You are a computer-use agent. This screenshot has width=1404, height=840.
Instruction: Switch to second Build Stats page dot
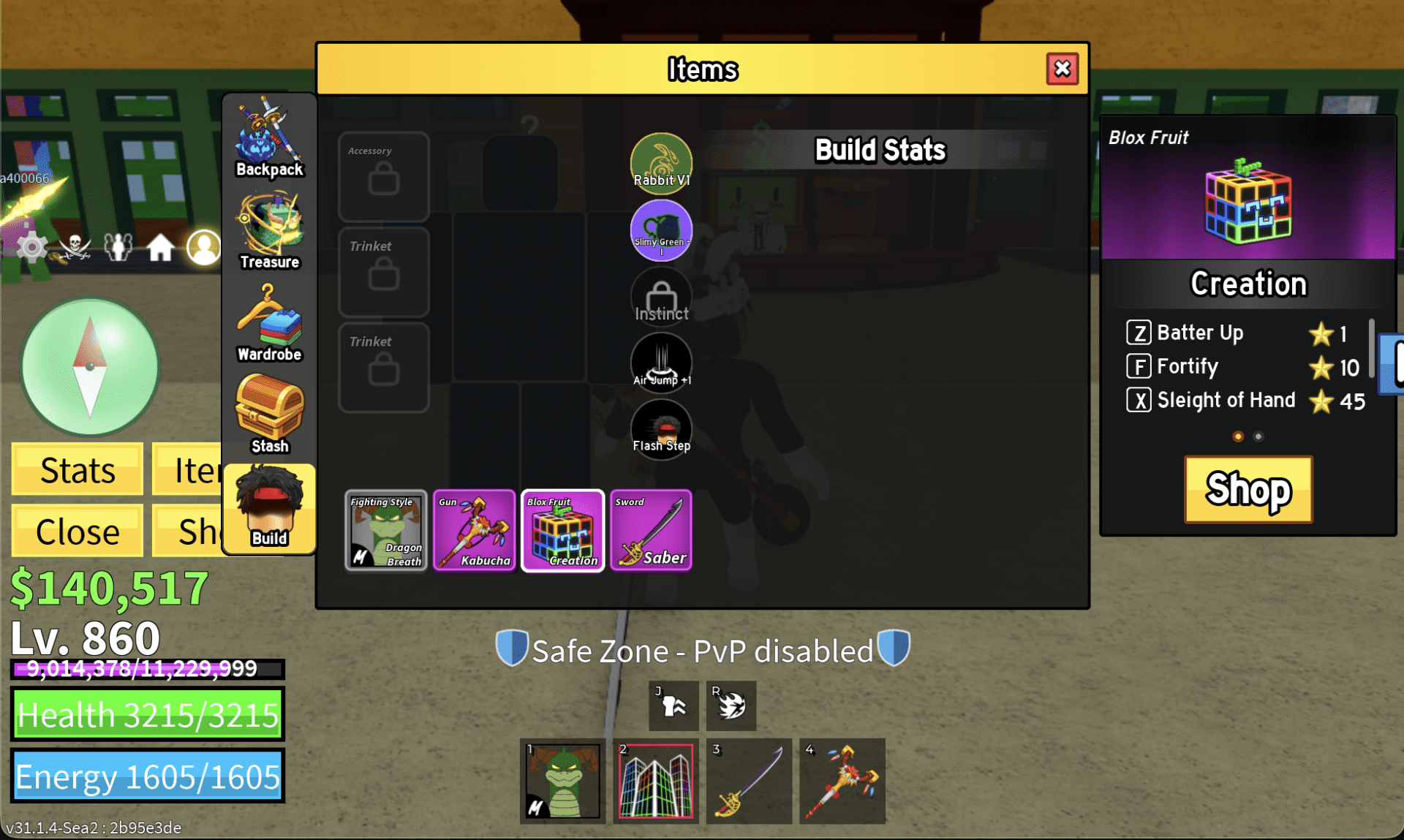[1258, 436]
